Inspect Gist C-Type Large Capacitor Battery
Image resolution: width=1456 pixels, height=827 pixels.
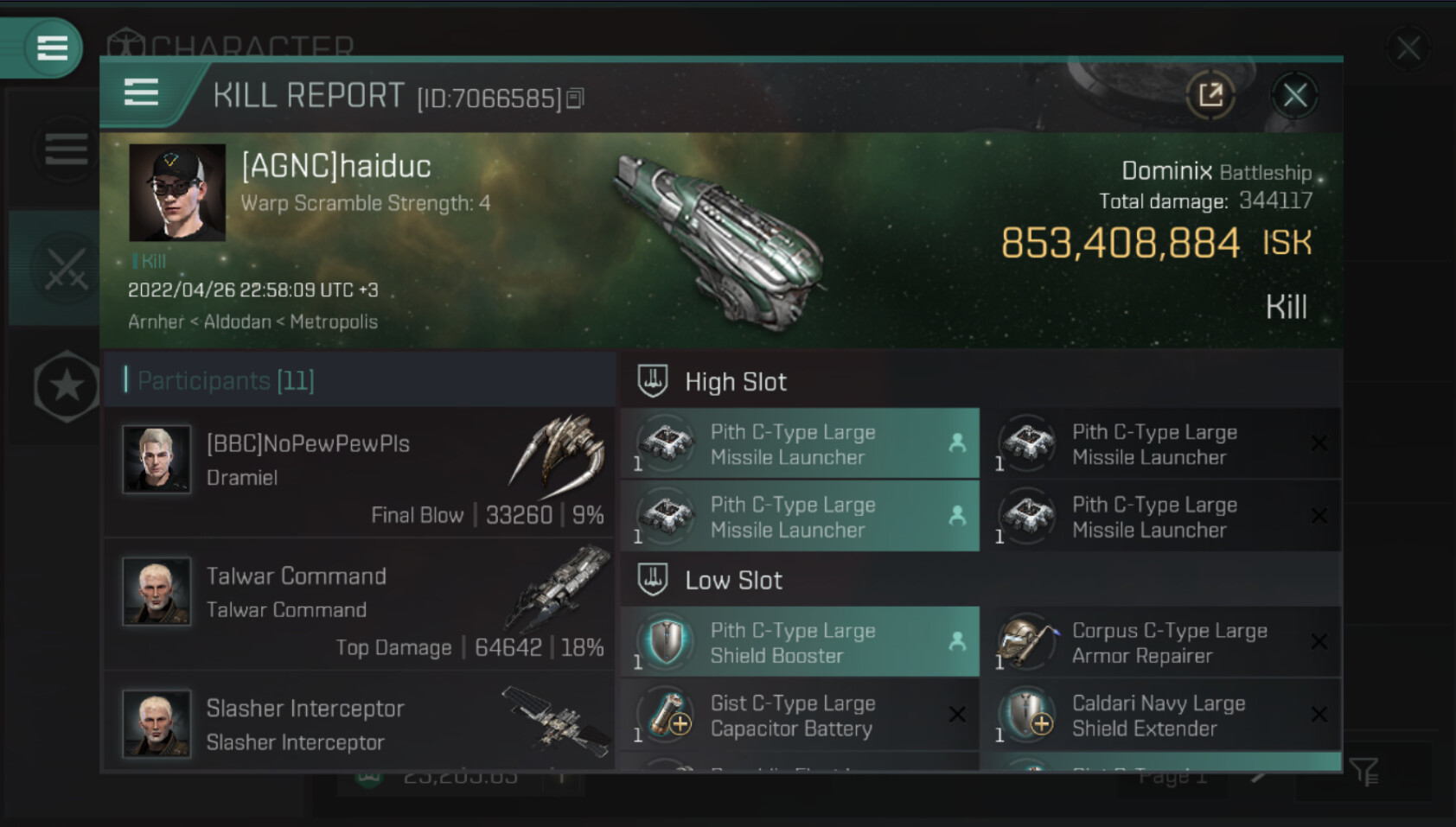800,716
